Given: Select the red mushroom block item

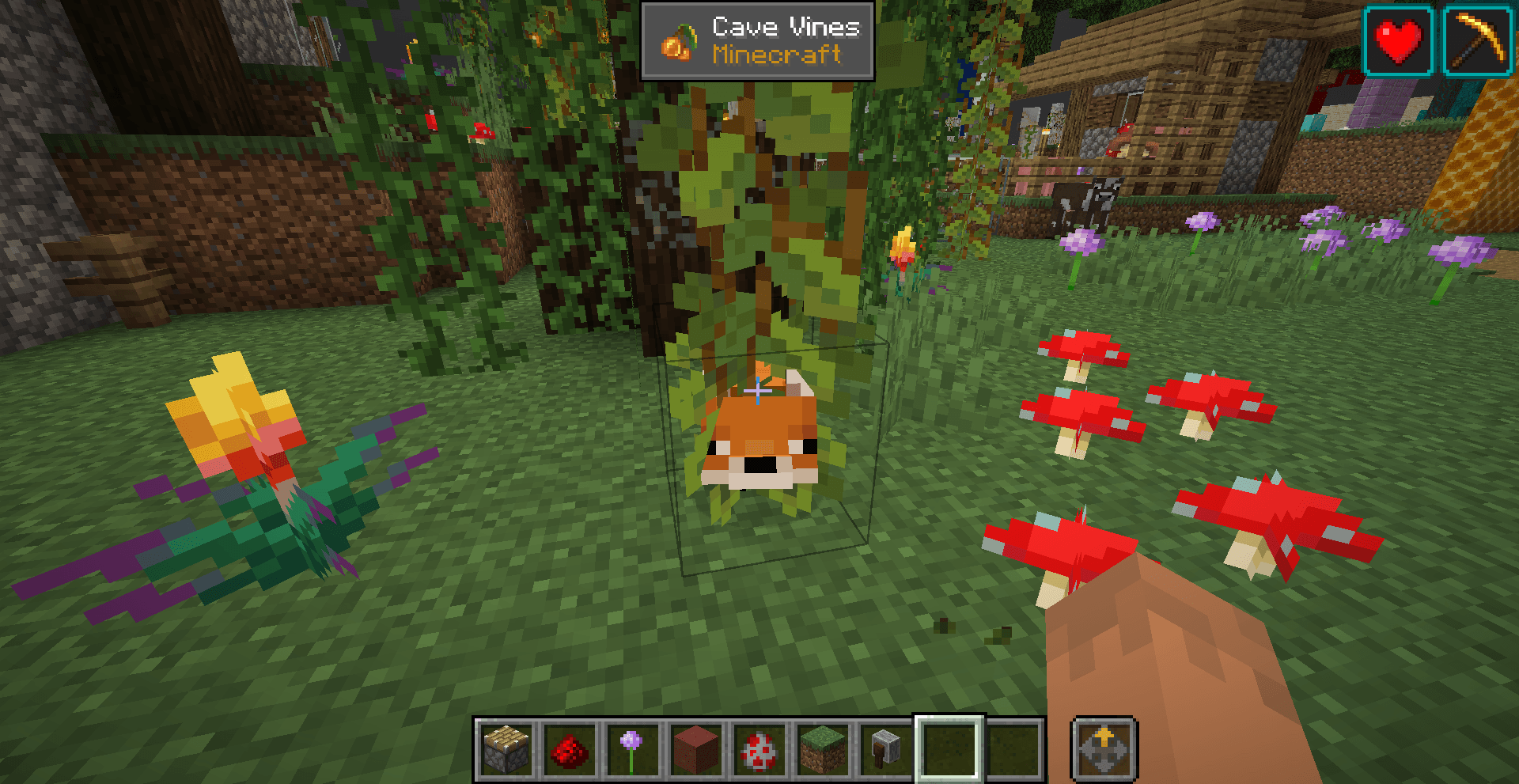Looking at the screenshot, I should click(759, 747).
